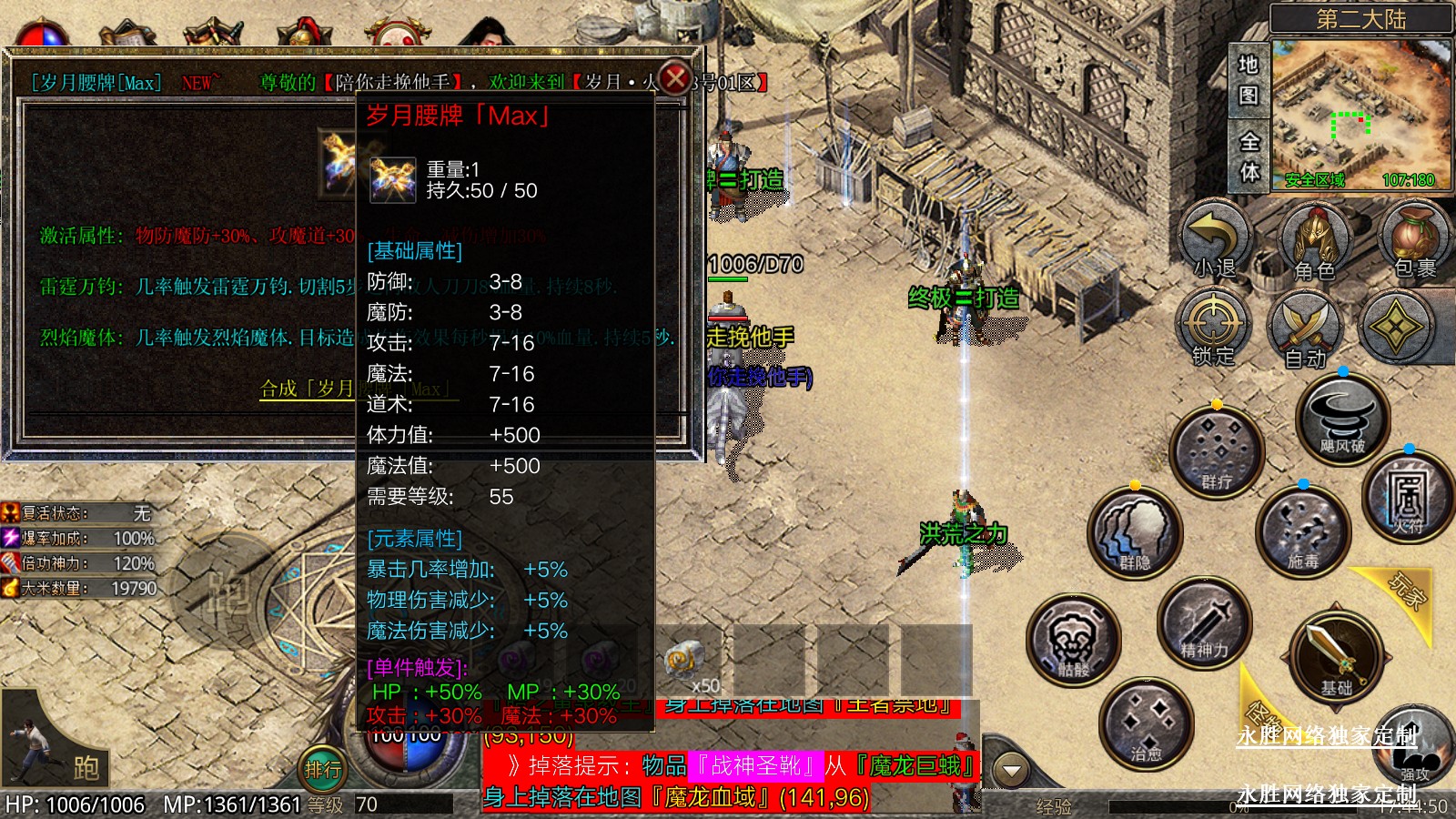
Task: Click the minimap of 第二大陆
Action: pyautogui.click(x=1360, y=115)
